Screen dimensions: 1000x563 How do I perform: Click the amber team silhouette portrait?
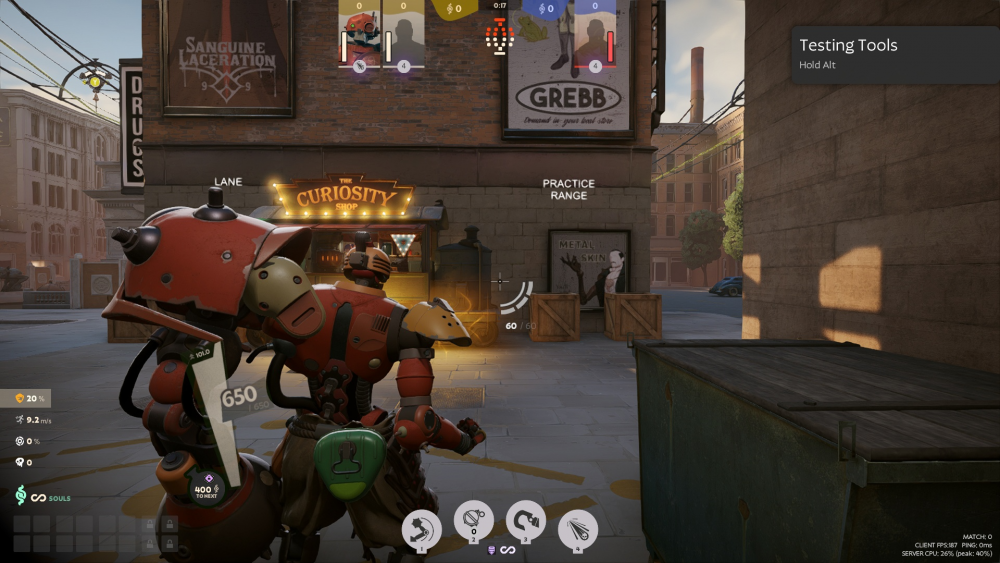pos(403,37)
